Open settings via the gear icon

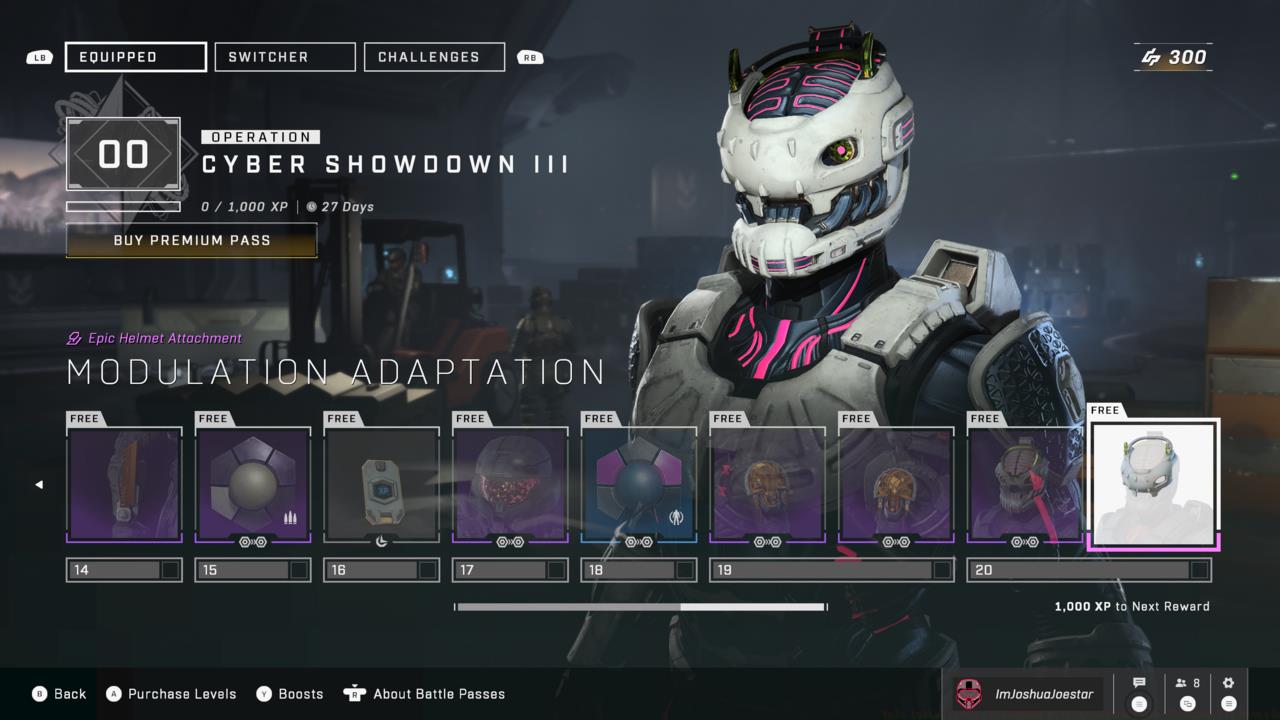pyautogui.click(x=1229, y=693)
